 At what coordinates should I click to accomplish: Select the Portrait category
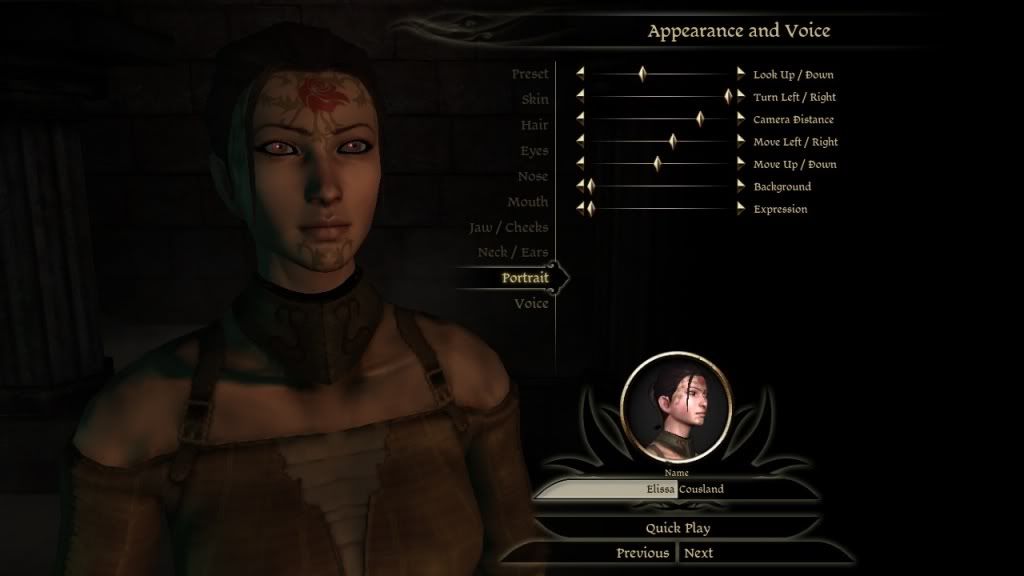tap(525, 278)
